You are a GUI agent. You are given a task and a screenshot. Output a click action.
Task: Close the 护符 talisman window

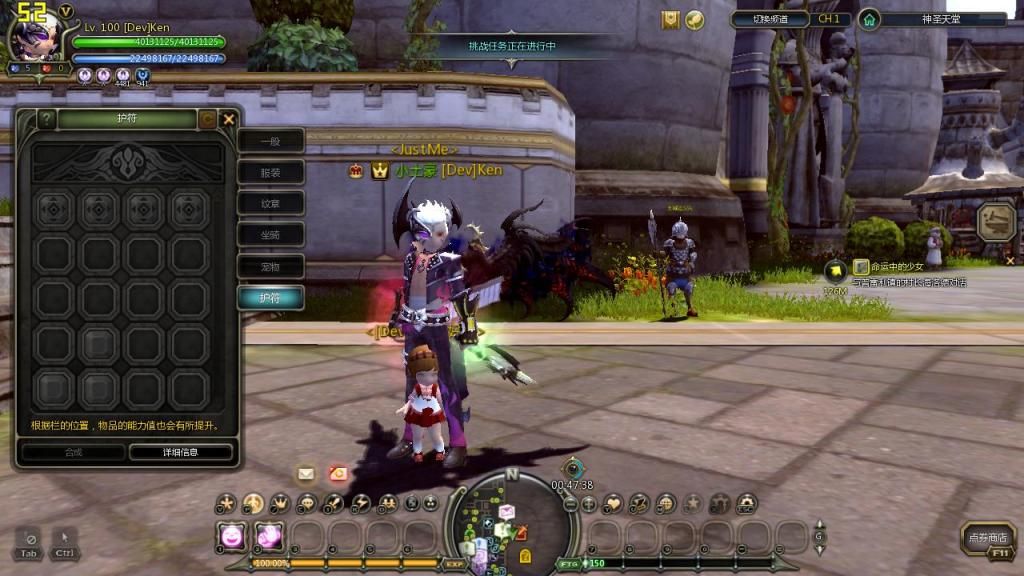pyautogui.click(x=229, y=119)
